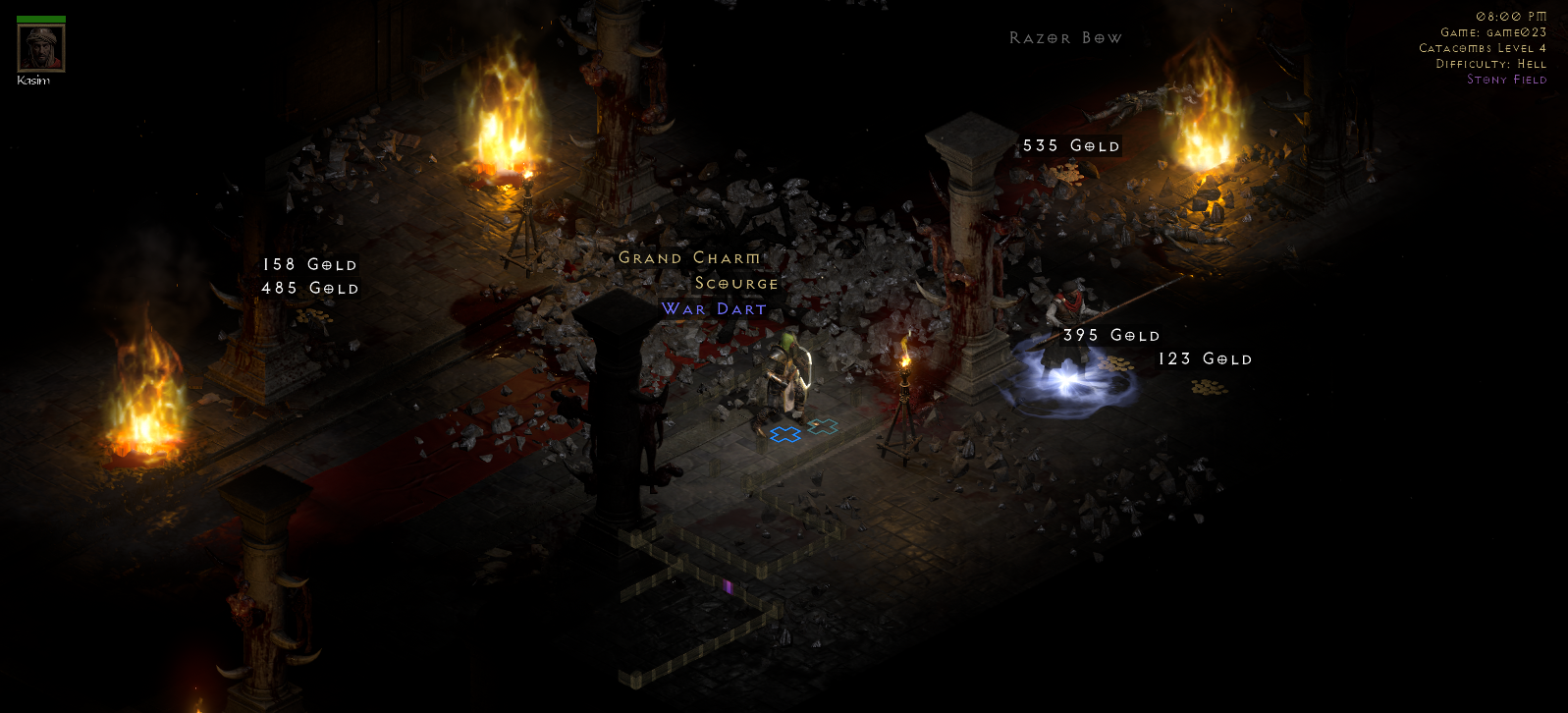Click the blue cross marker near the player

[785, 432]
